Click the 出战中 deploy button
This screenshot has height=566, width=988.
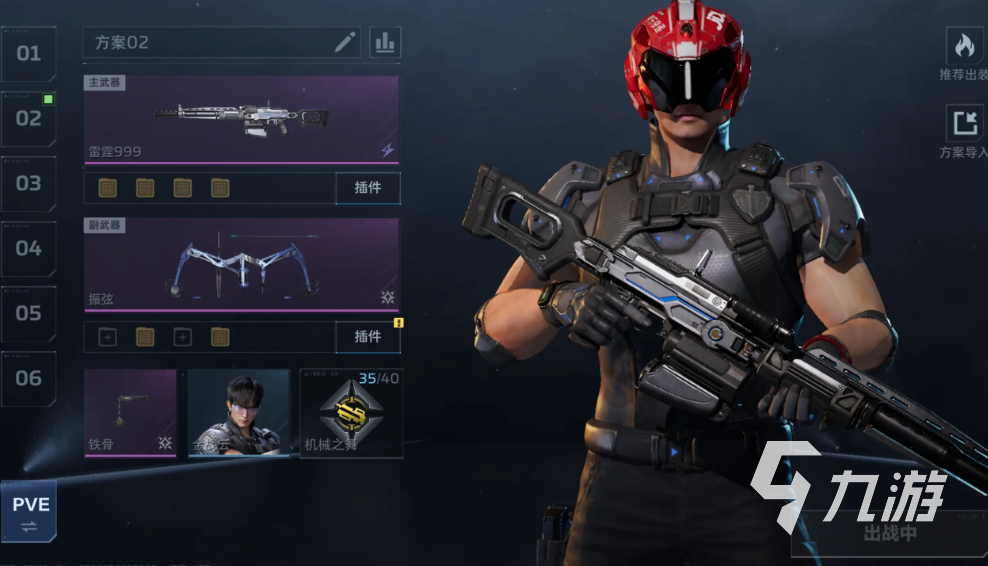tap(888, 534)
